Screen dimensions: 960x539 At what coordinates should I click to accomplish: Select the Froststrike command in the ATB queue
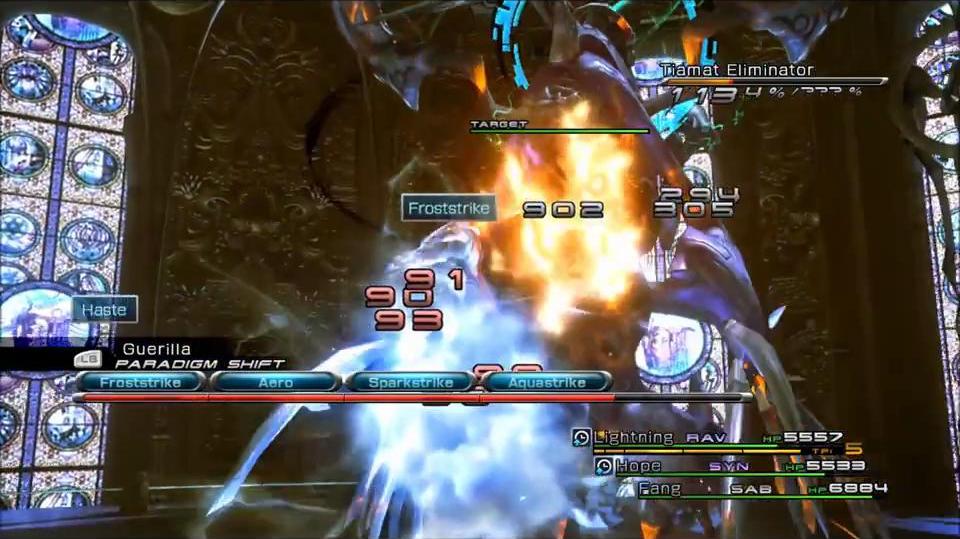139,382
